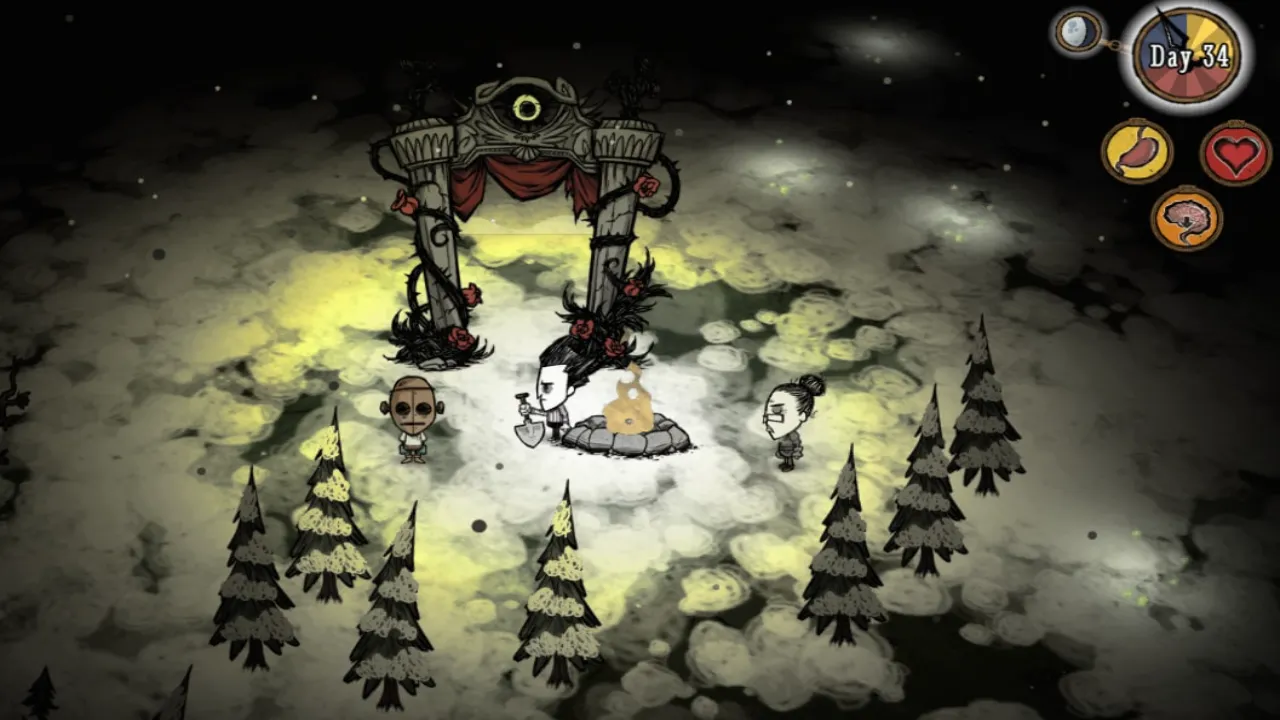
Task: Click the red heart health badge
Action: (1235, 153)
